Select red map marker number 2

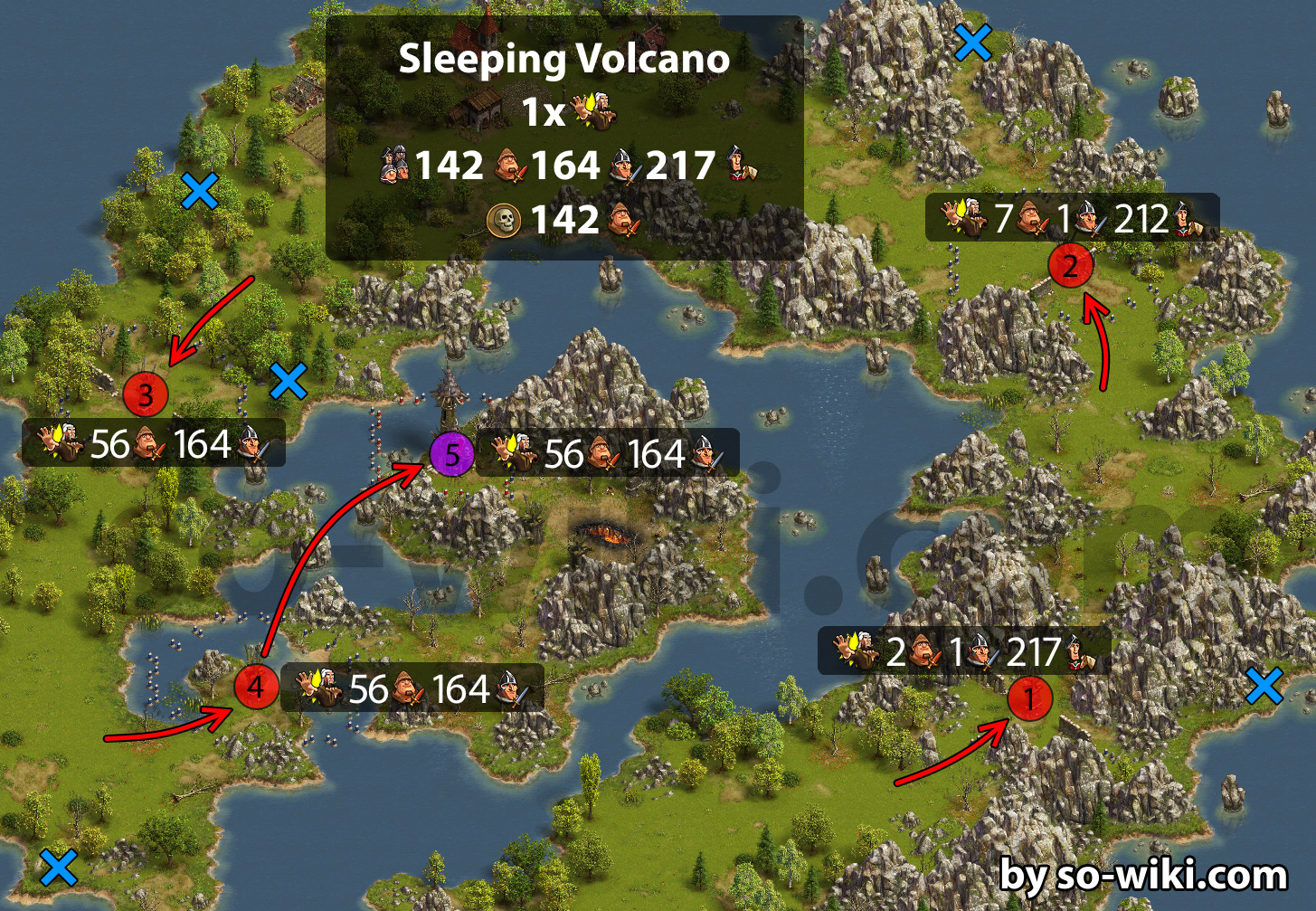(x=1071, y=266)
